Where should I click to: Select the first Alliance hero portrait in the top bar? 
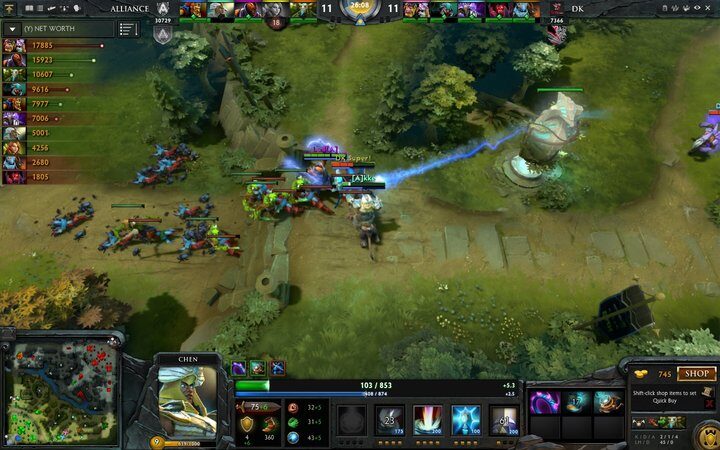click(x=193, y=10)
